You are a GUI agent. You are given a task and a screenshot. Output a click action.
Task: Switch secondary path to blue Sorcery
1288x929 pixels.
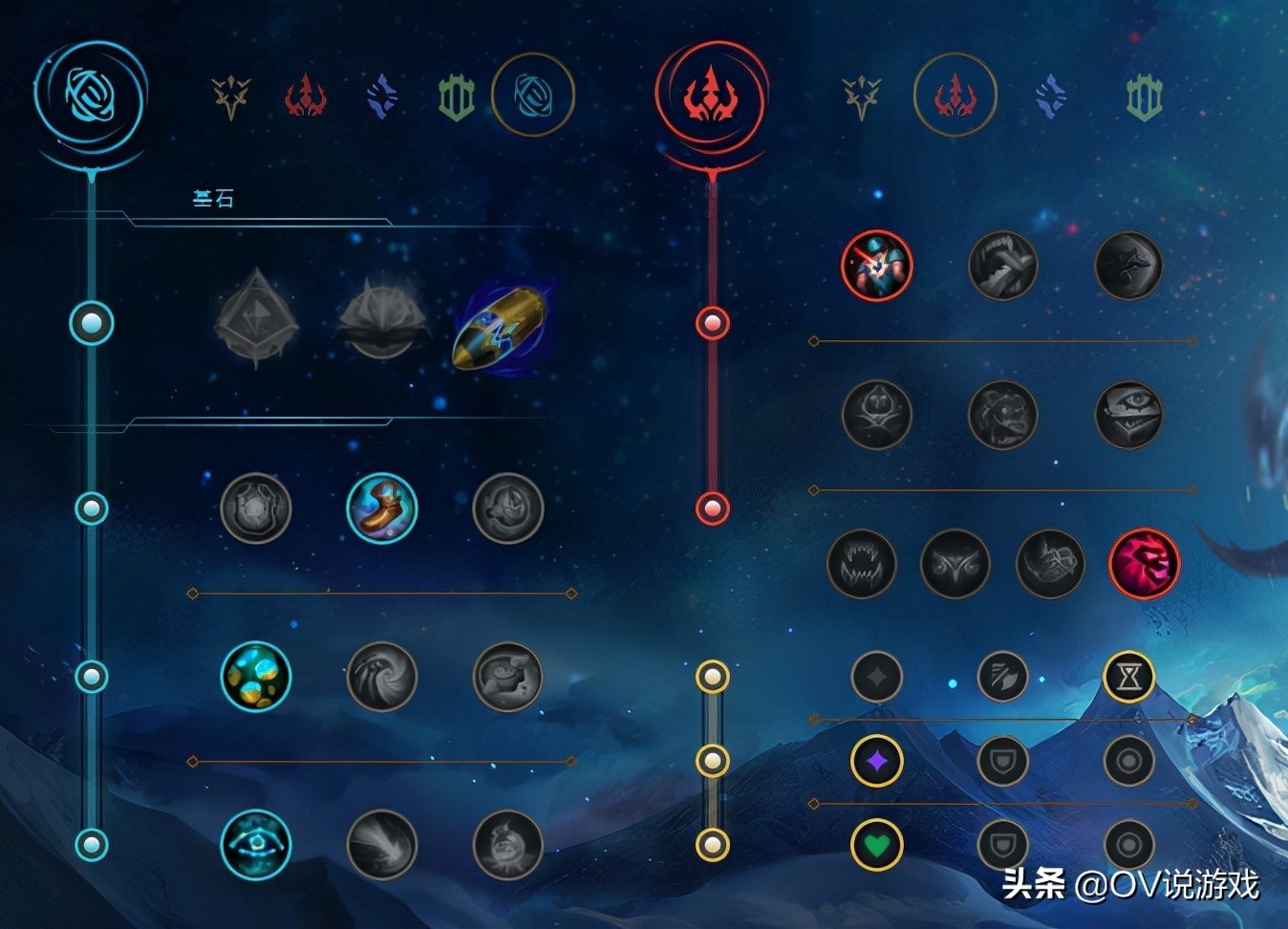click(x=1050, y=97)
